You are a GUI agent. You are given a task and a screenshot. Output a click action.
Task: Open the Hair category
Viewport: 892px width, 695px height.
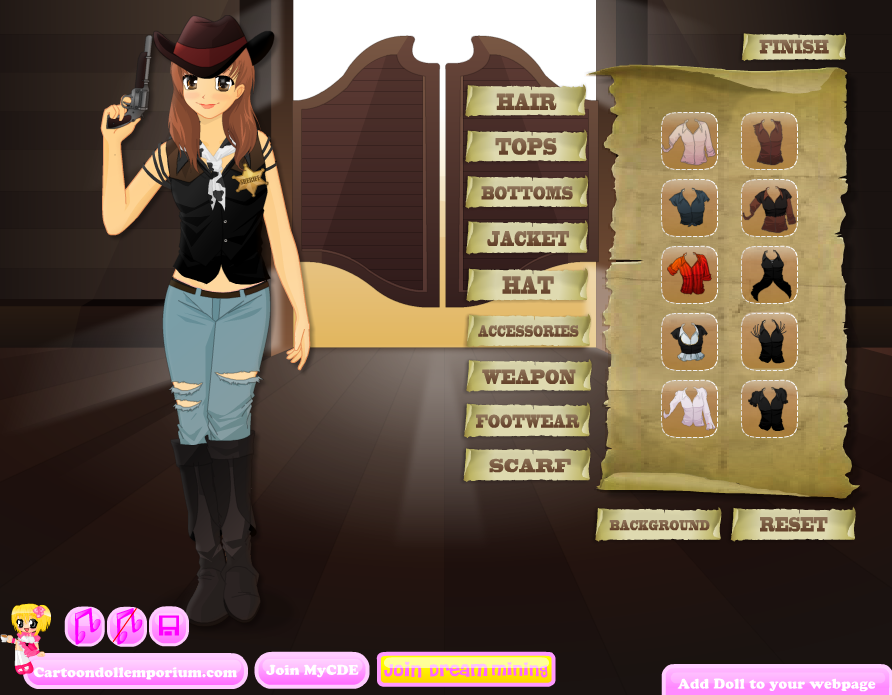click(526, 101)
